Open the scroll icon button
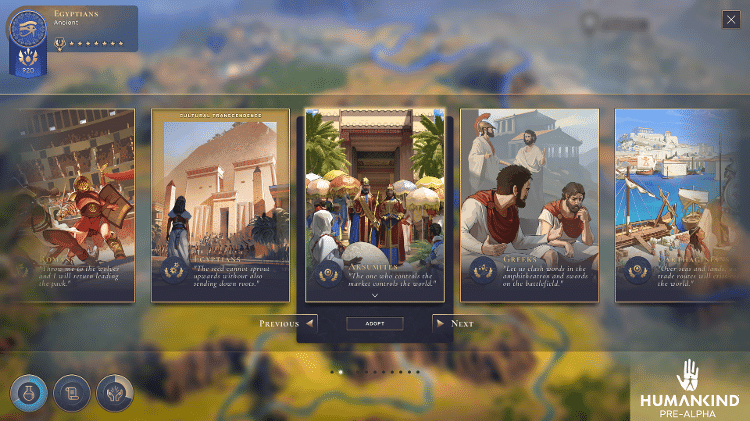The image size is (750, 421). pyautogui.click(x=70, y=393)
